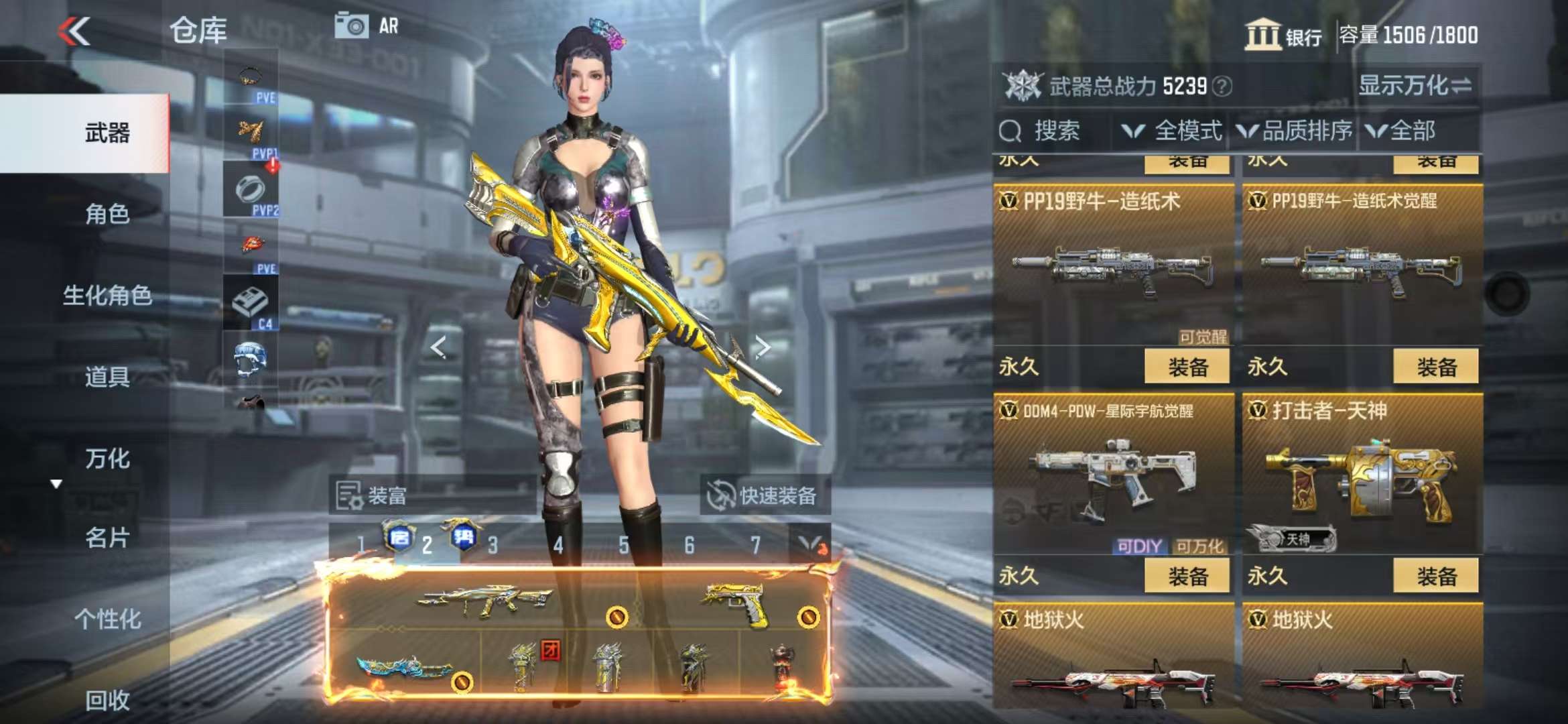Screen dimensions: 1568x724
Task: Open the 品质排序 sort dropdown
Action: click(1295, 131)
